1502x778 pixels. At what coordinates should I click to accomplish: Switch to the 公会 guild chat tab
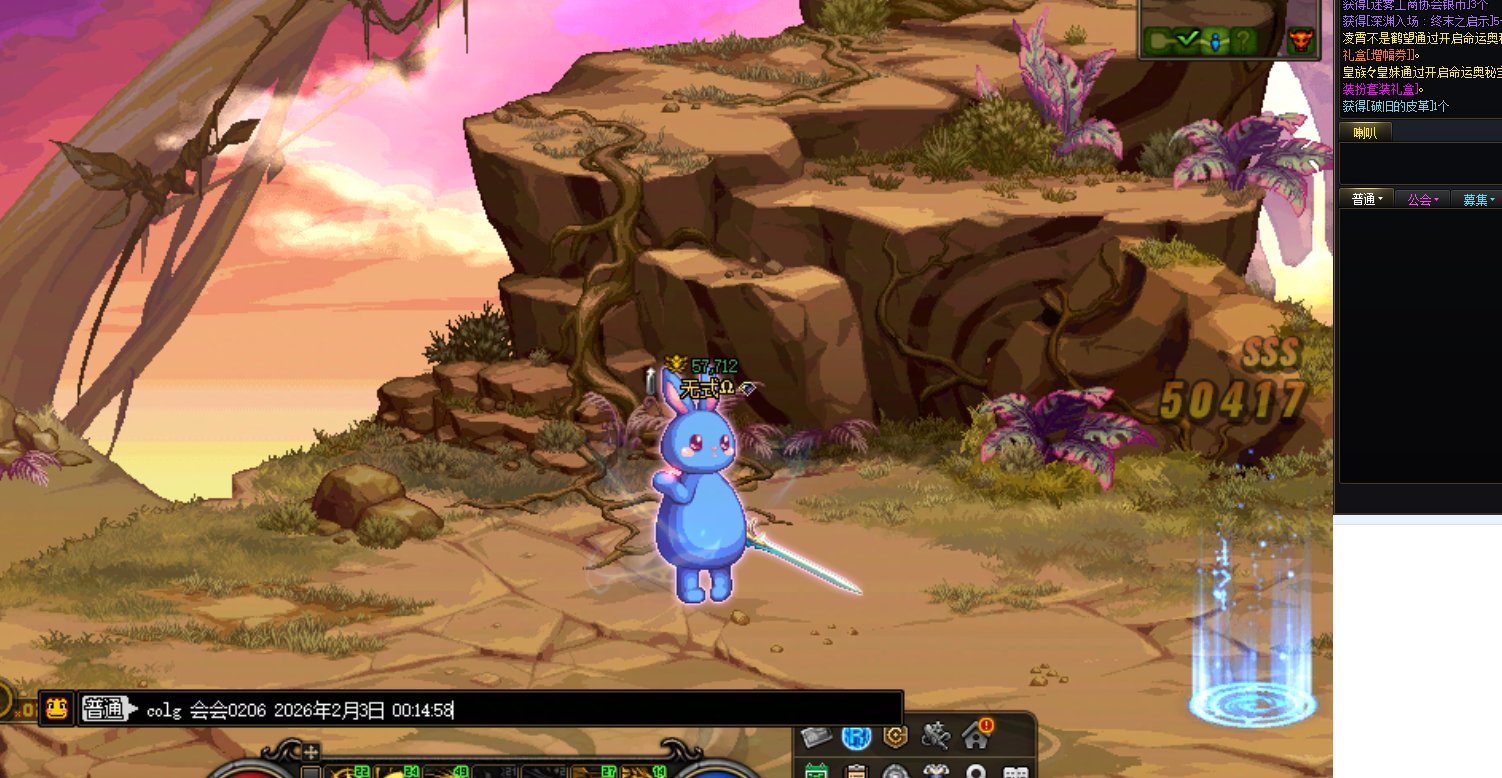(x=1422, y=199)
